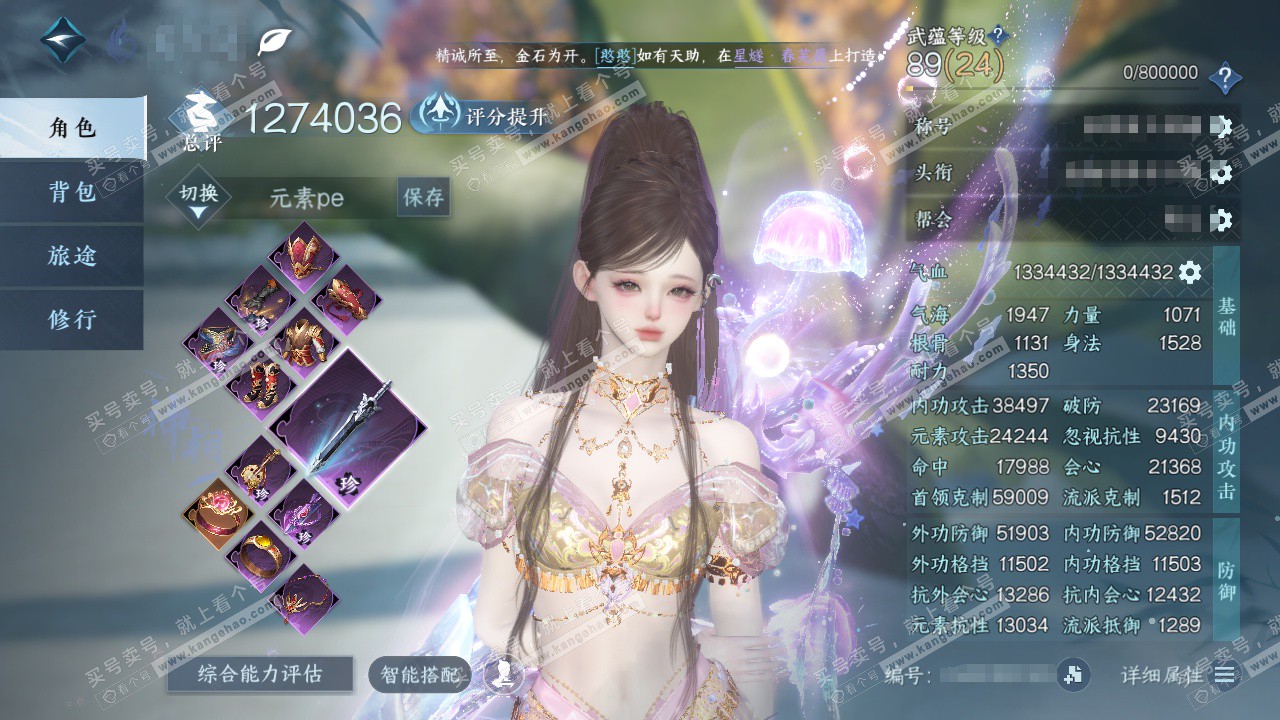
Task: Save the current loadout with 保存
Action: 423,197
